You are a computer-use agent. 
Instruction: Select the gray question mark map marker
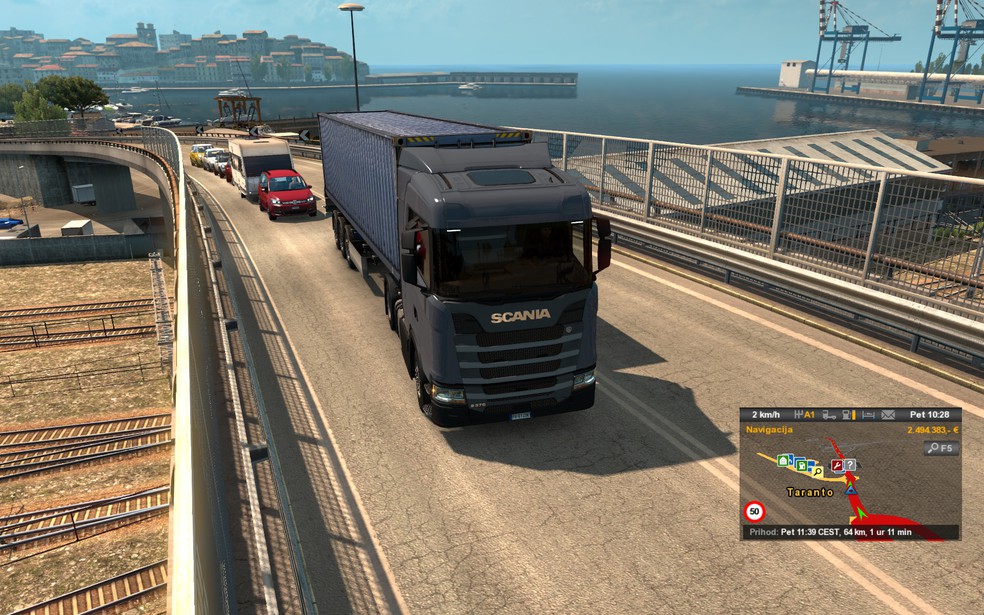click(x=849, y=465)
